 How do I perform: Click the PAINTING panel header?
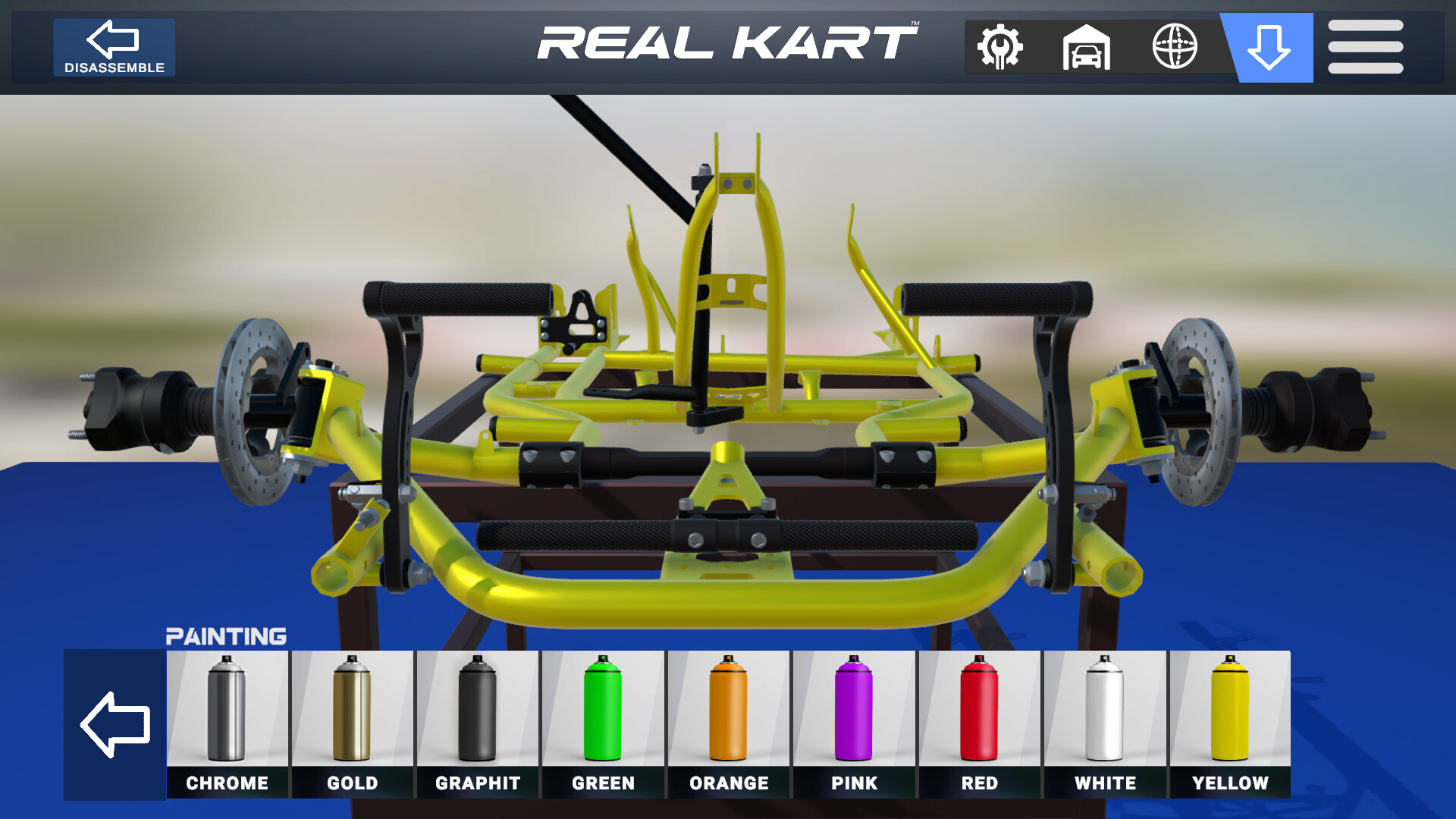tap(227, 635)
